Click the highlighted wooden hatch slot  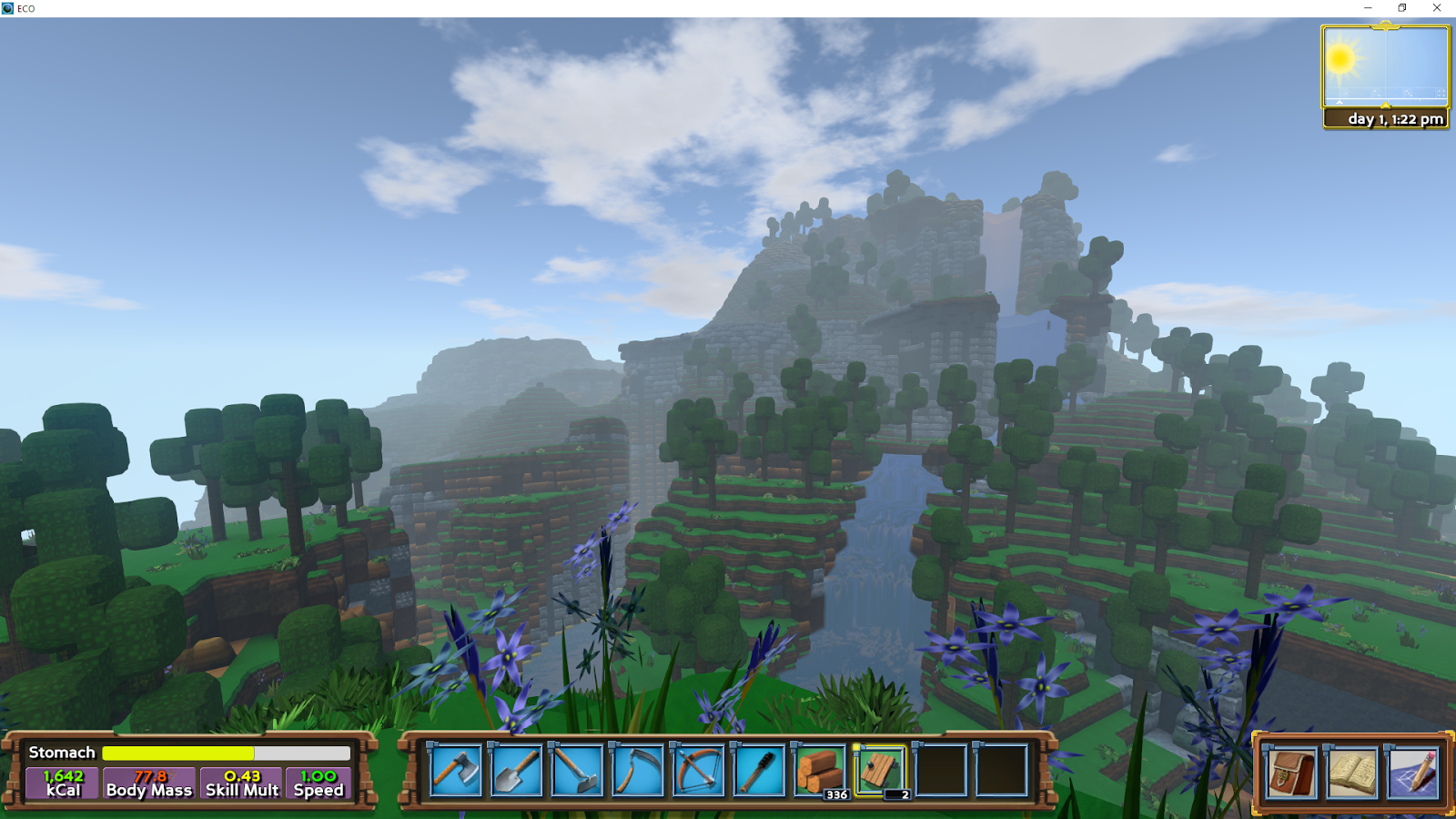coord(880,771)
